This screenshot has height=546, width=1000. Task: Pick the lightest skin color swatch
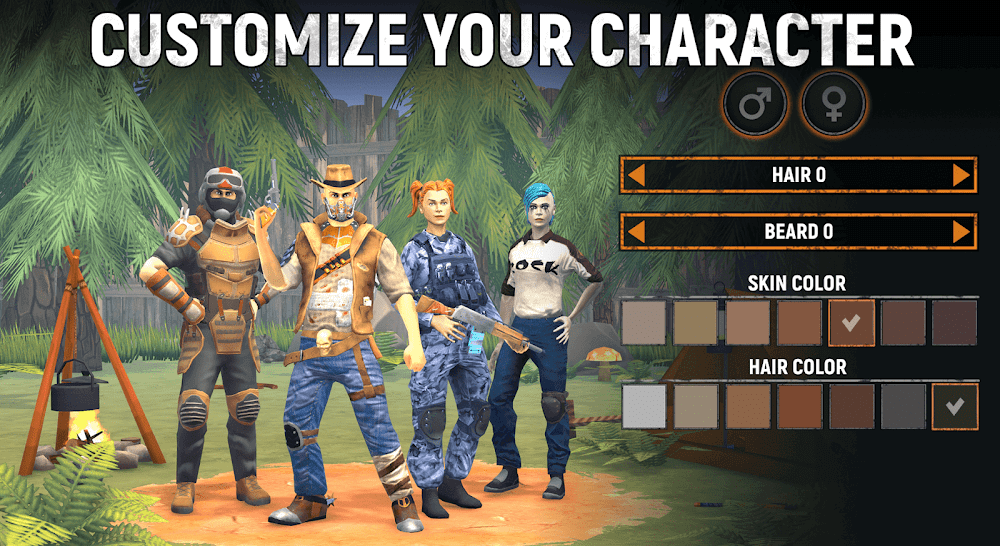pos(644,322)
